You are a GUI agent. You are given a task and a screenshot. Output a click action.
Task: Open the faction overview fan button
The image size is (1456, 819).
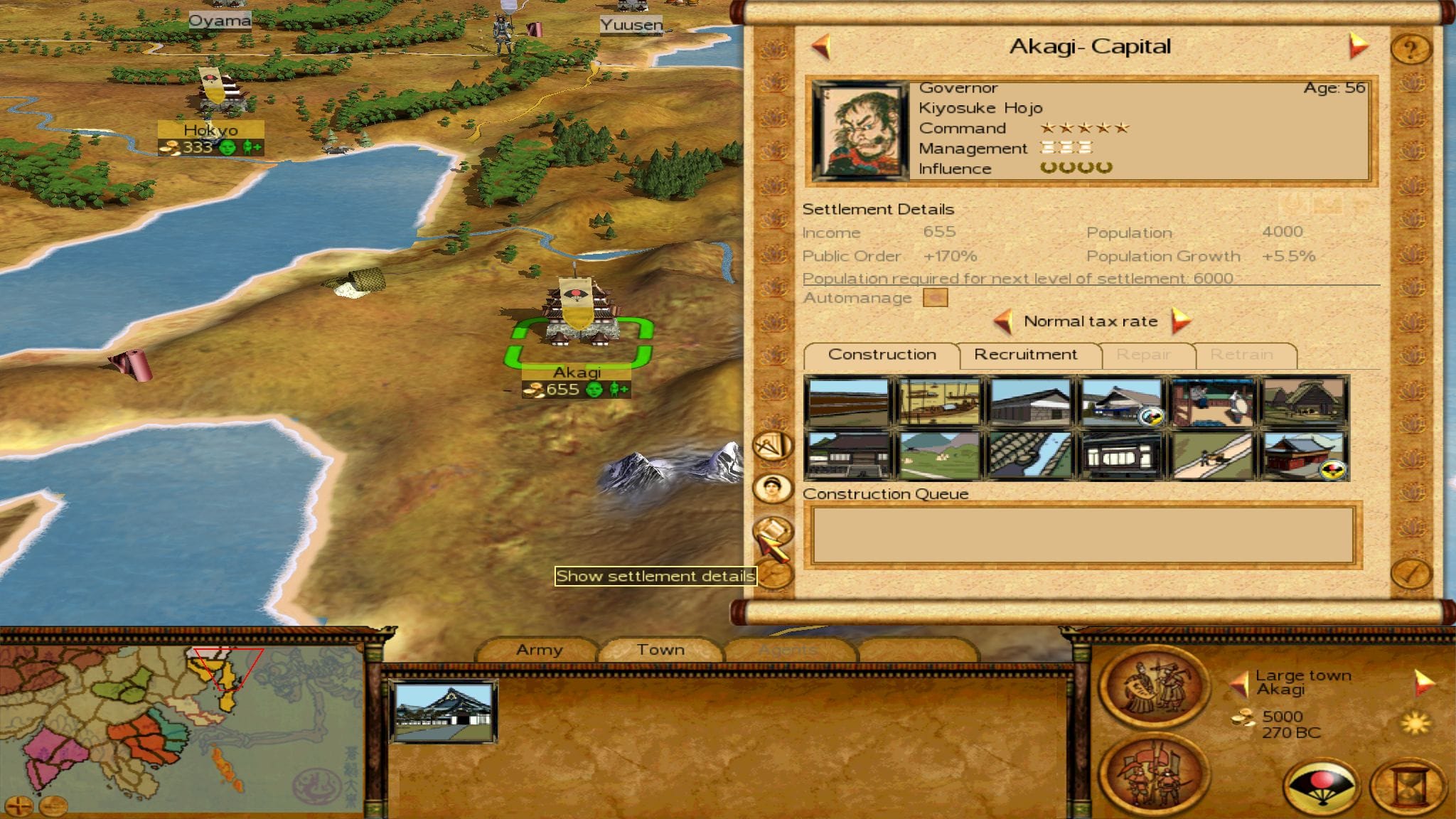pos(1322,788)
